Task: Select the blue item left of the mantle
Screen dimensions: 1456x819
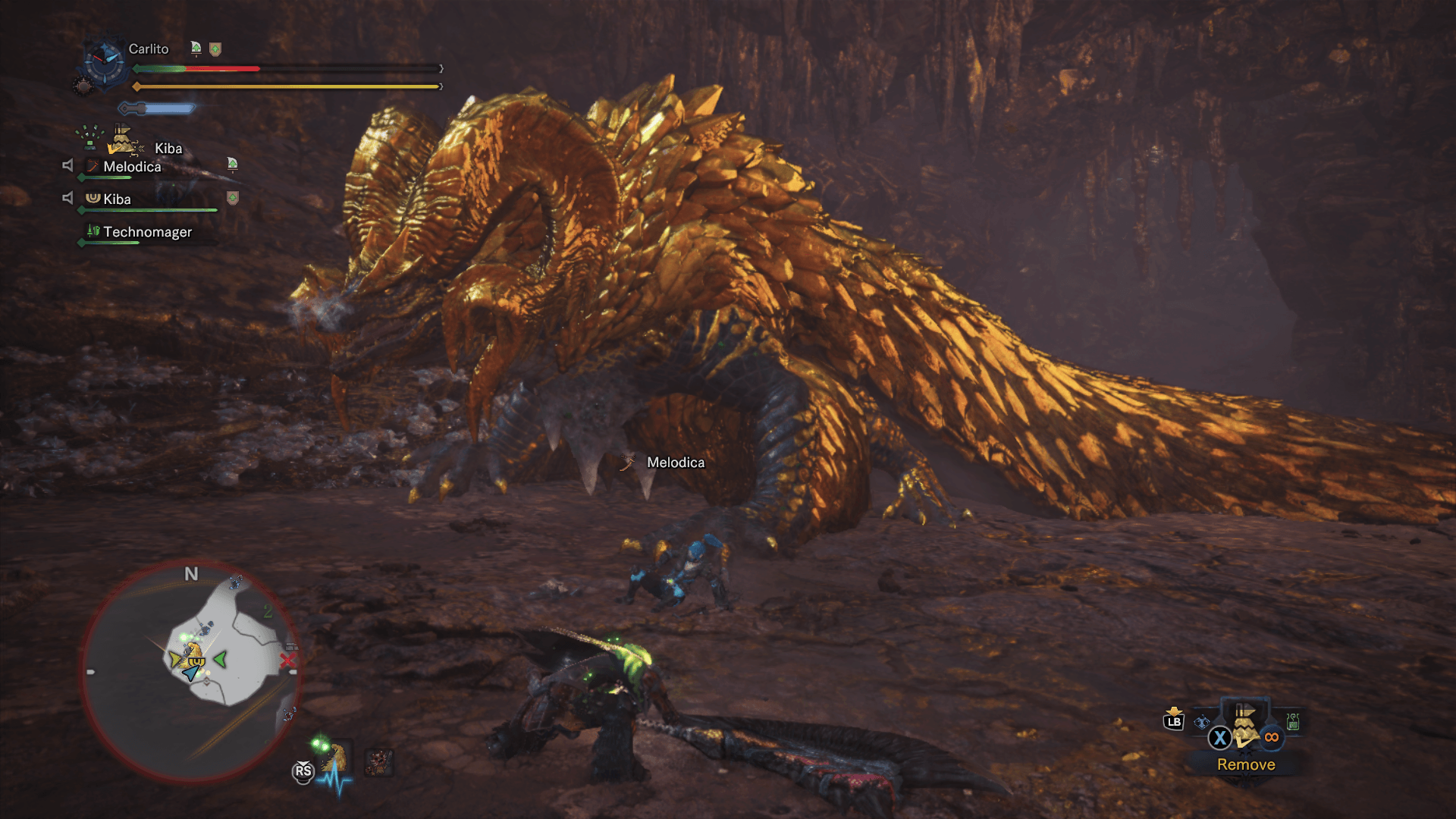Action: [1202, 722]
